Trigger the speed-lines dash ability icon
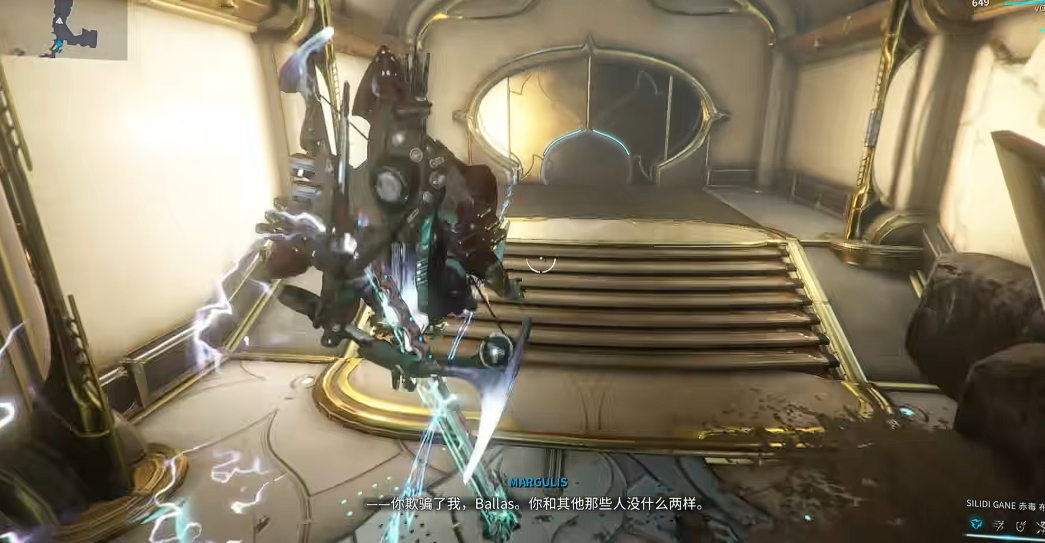This screenshot has width=1045, height=543. tap(998, 524)
